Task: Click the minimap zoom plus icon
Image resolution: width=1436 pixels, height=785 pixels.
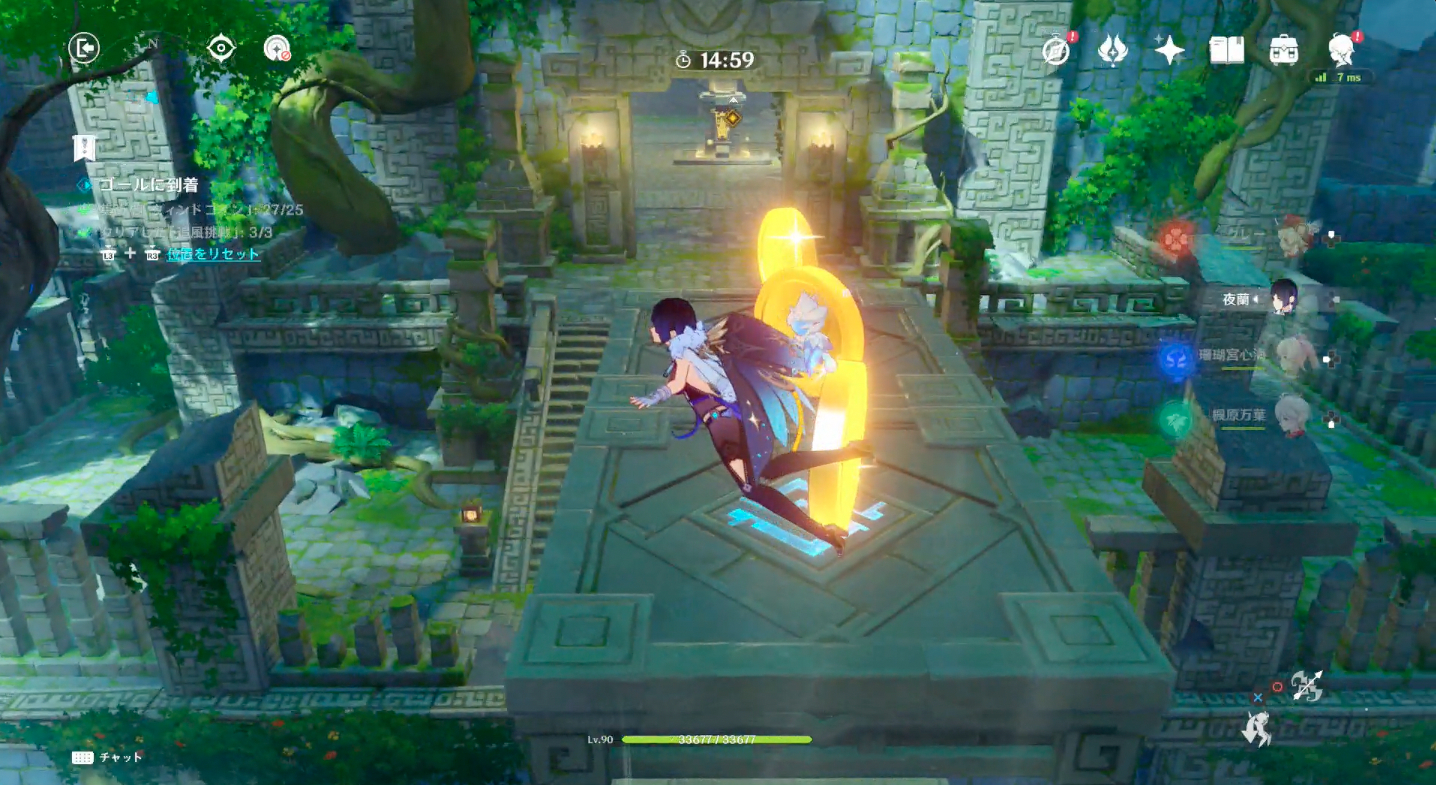Action: [276, 47]
